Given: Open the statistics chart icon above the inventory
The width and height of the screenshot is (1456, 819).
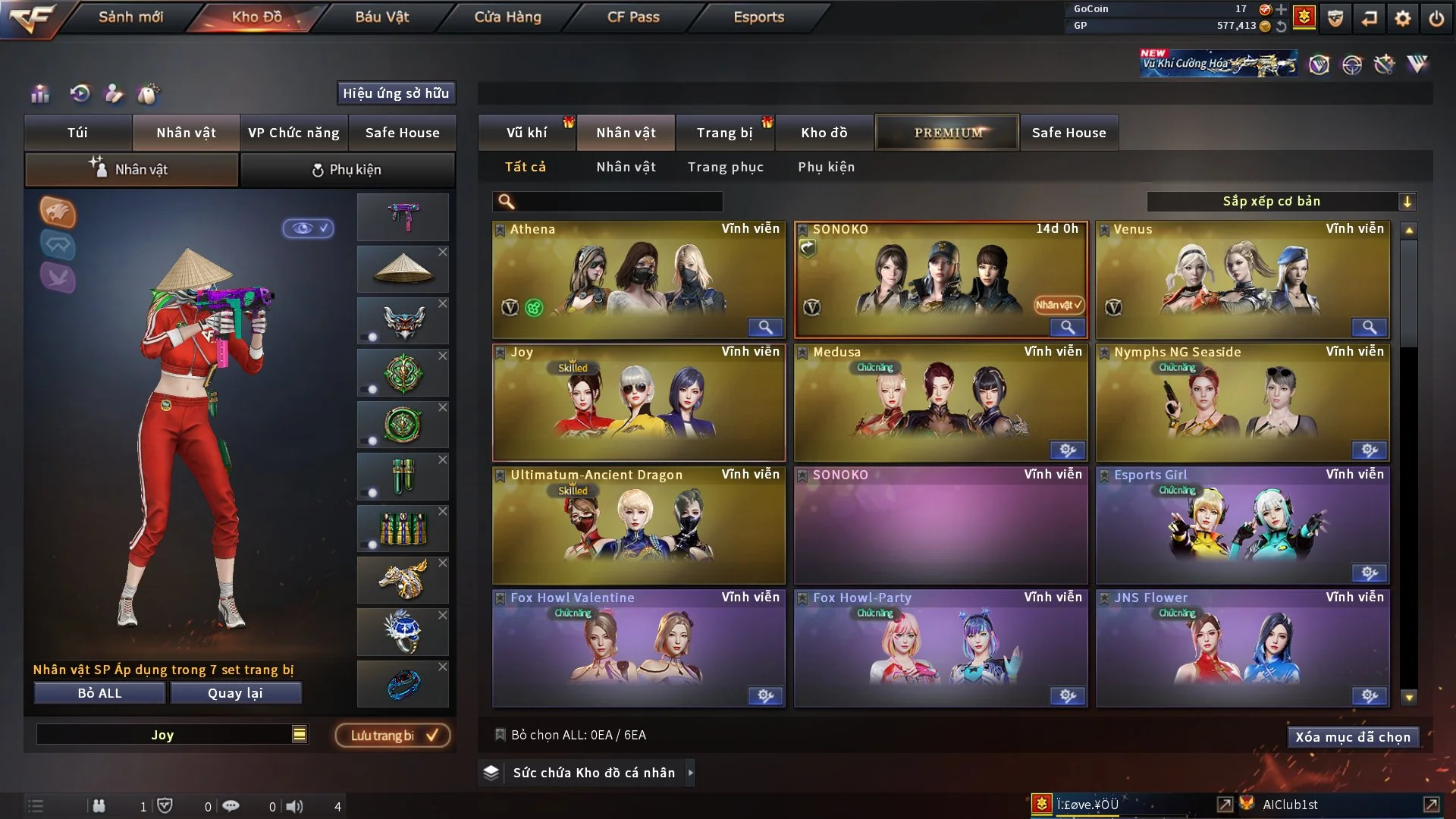Looking at the screenshot, I should (39, 94).
